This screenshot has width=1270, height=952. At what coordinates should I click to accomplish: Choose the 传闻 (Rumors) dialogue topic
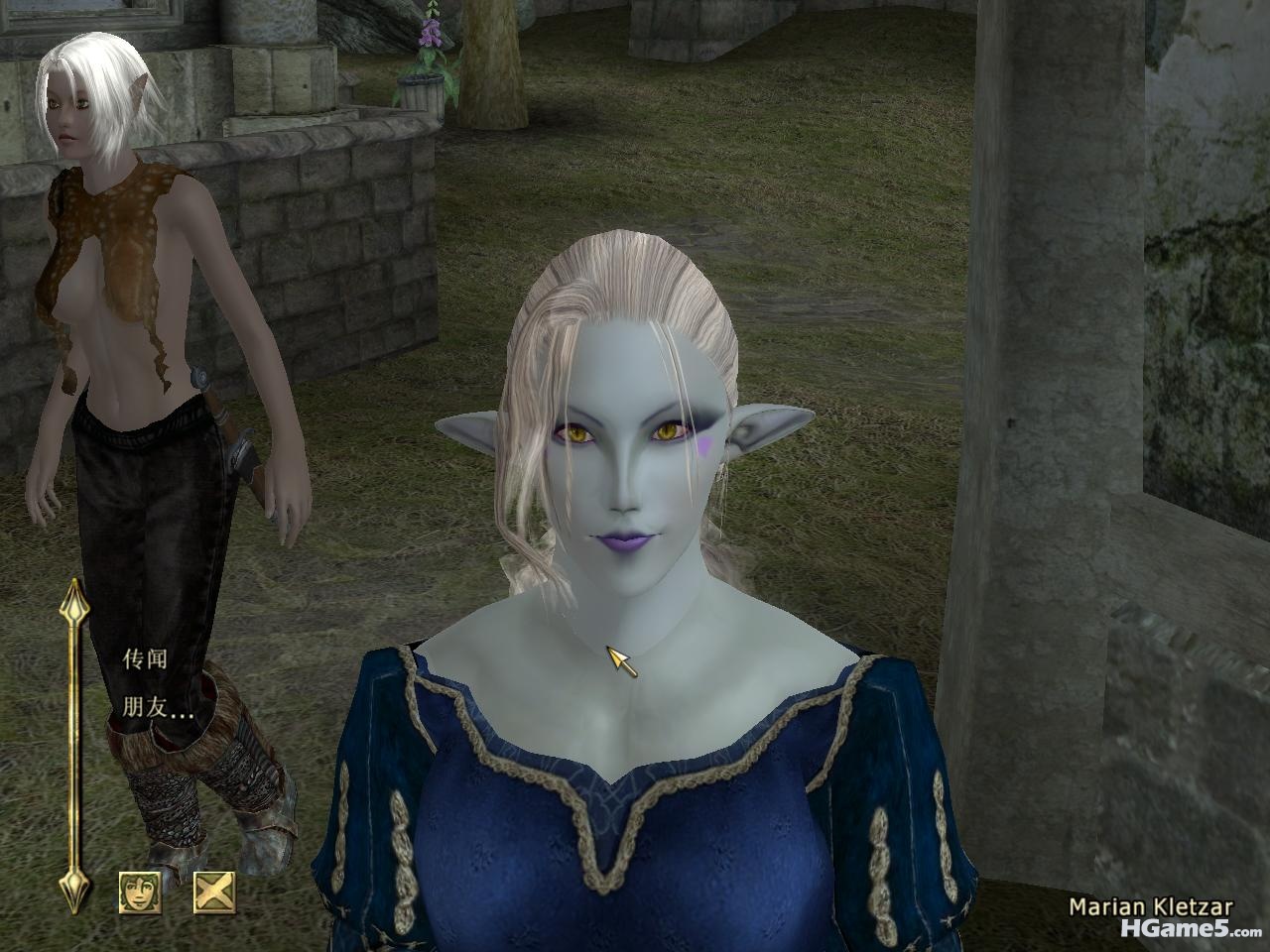point(145,658)
